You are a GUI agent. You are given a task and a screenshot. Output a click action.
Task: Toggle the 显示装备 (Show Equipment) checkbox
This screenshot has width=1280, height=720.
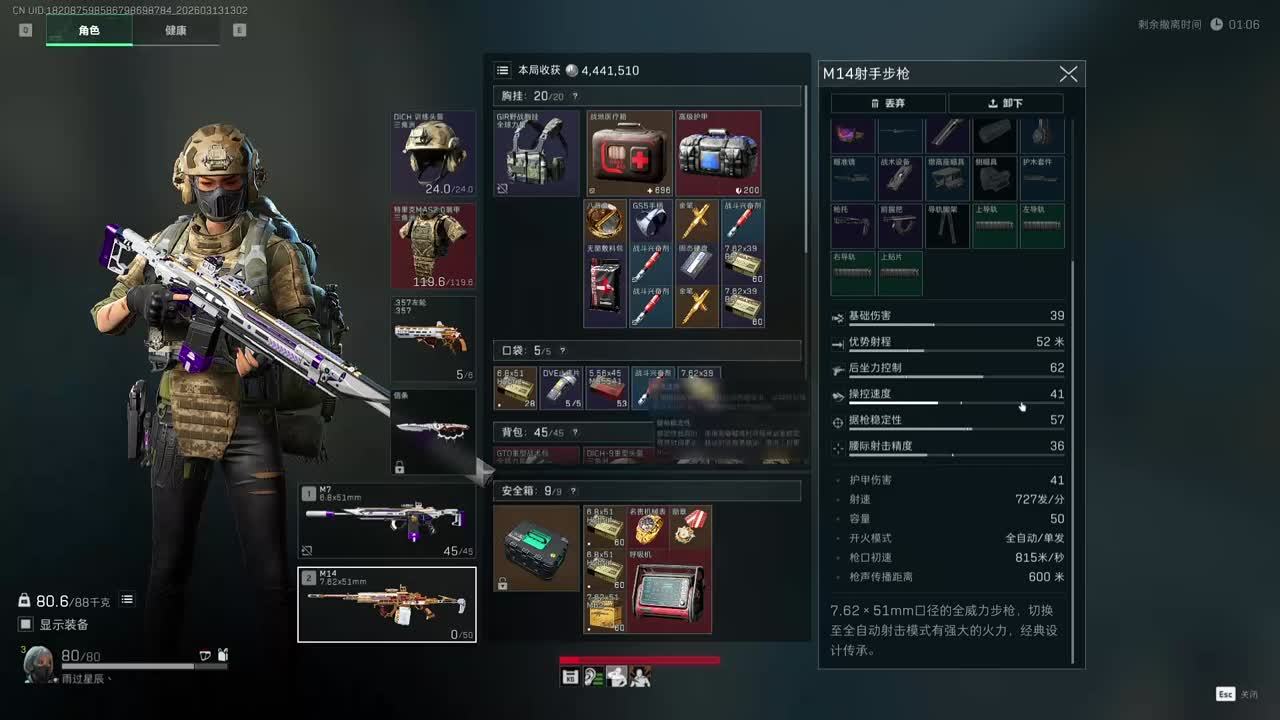(26, 625)
